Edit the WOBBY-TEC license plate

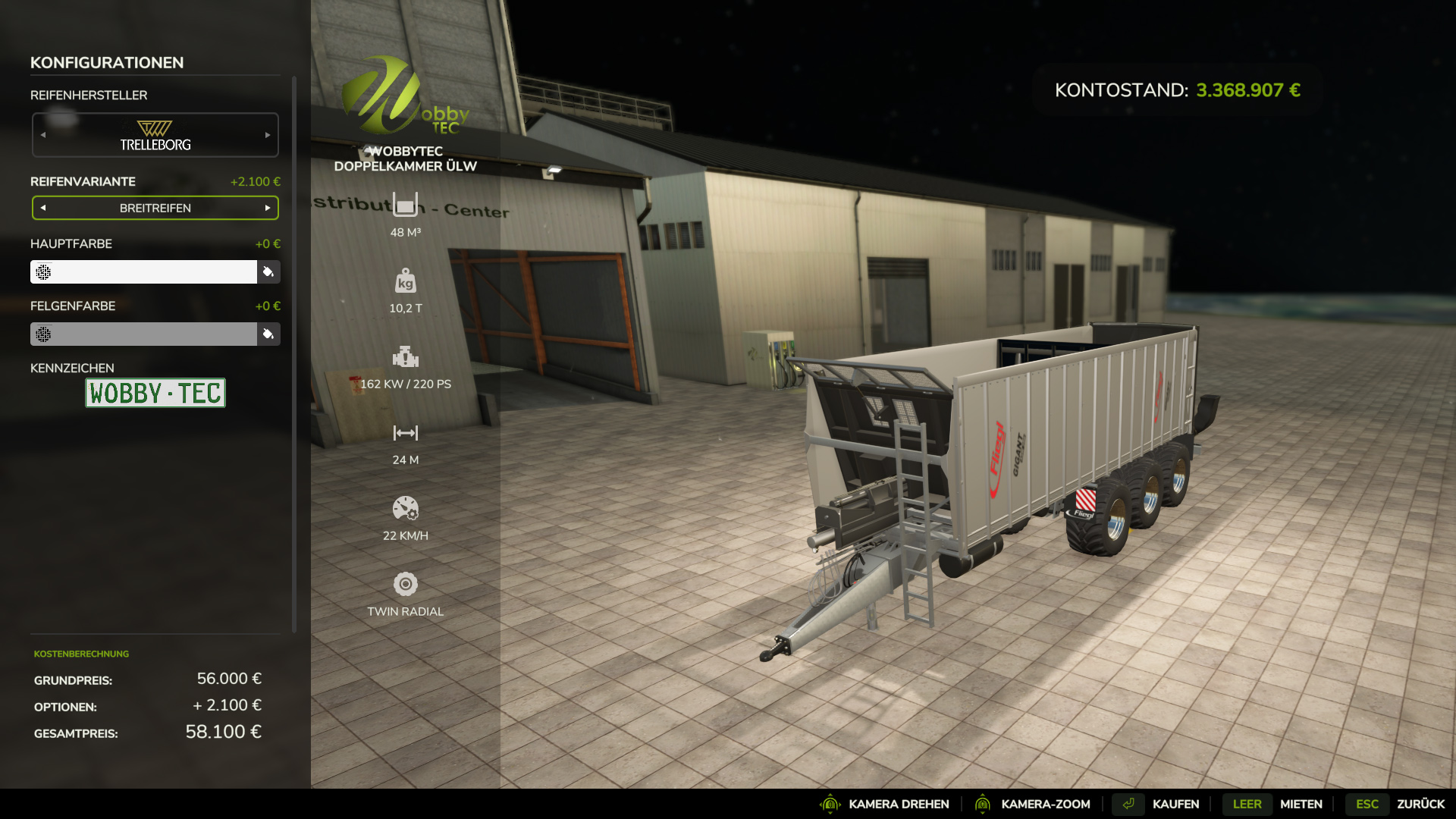(155, 393)
